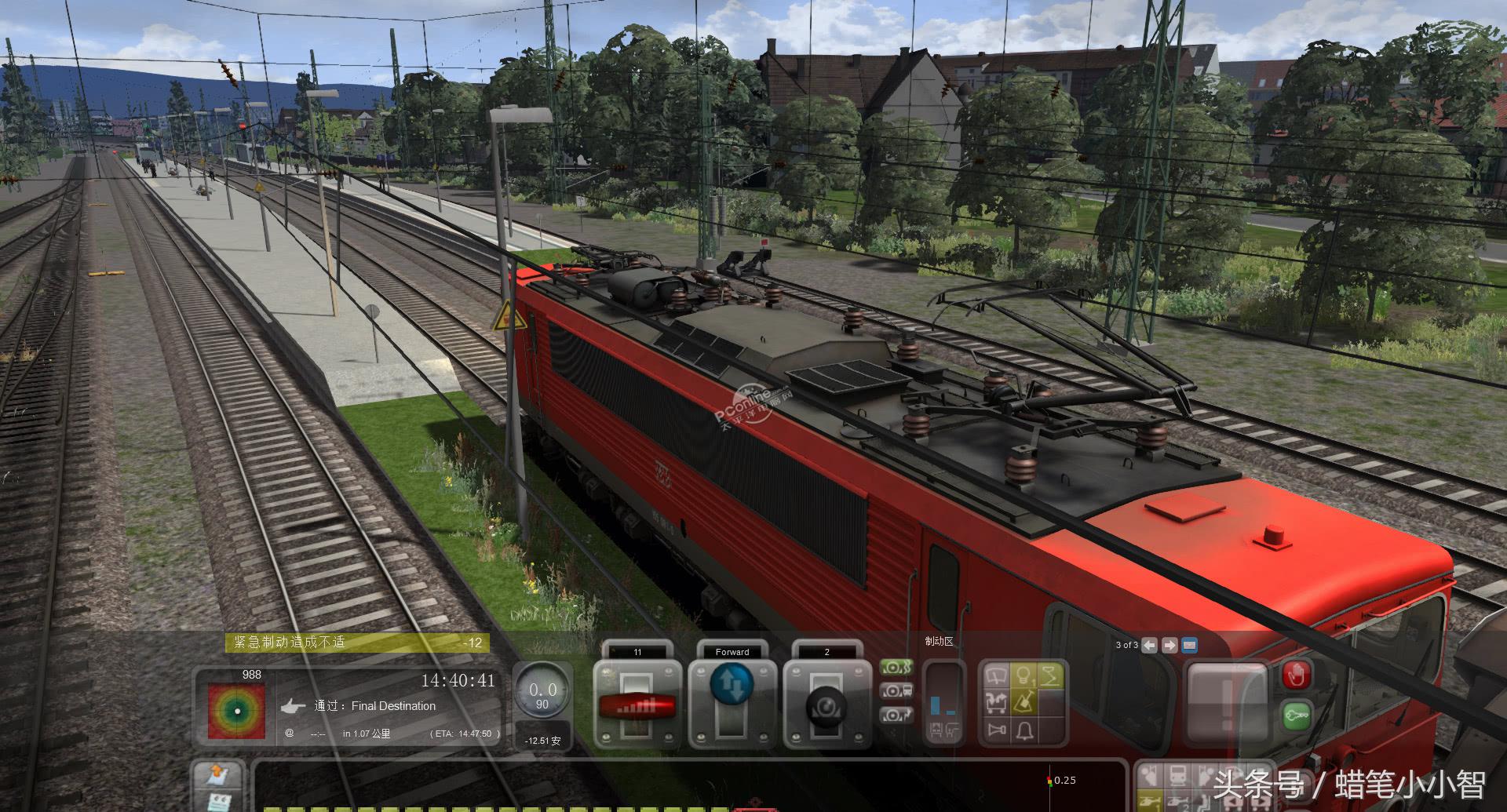1507x812 pixels.
Task: Open the blue envelope message icon
Action: coord(1189,645)
